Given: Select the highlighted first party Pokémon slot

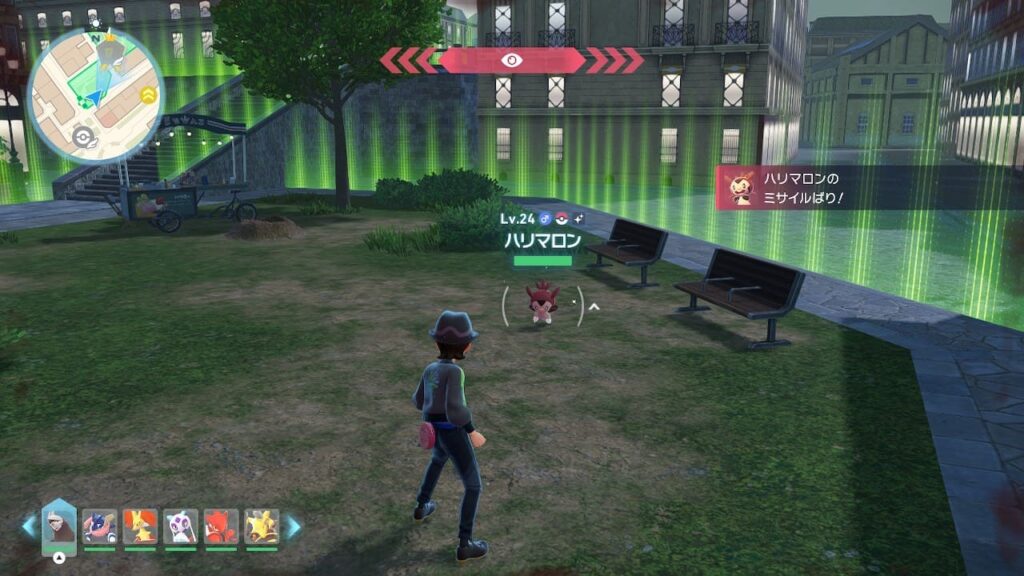Looking at the screenshot, I should click(59, 525).
